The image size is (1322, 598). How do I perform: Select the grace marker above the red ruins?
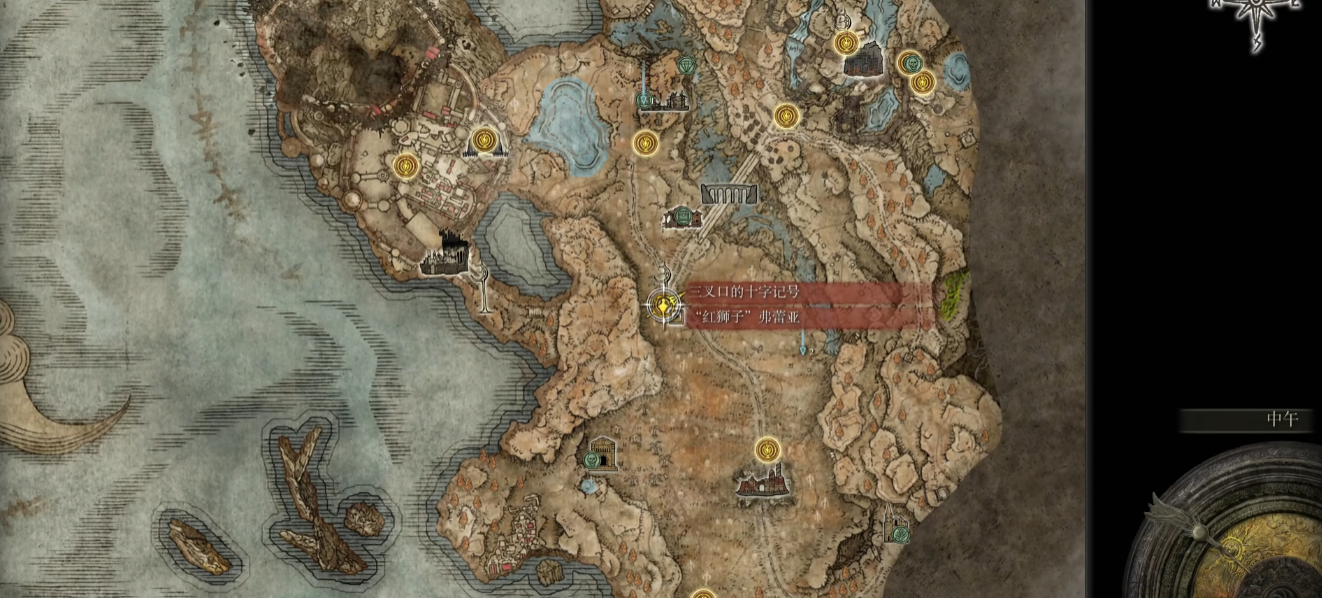click(x=767, y=449)
